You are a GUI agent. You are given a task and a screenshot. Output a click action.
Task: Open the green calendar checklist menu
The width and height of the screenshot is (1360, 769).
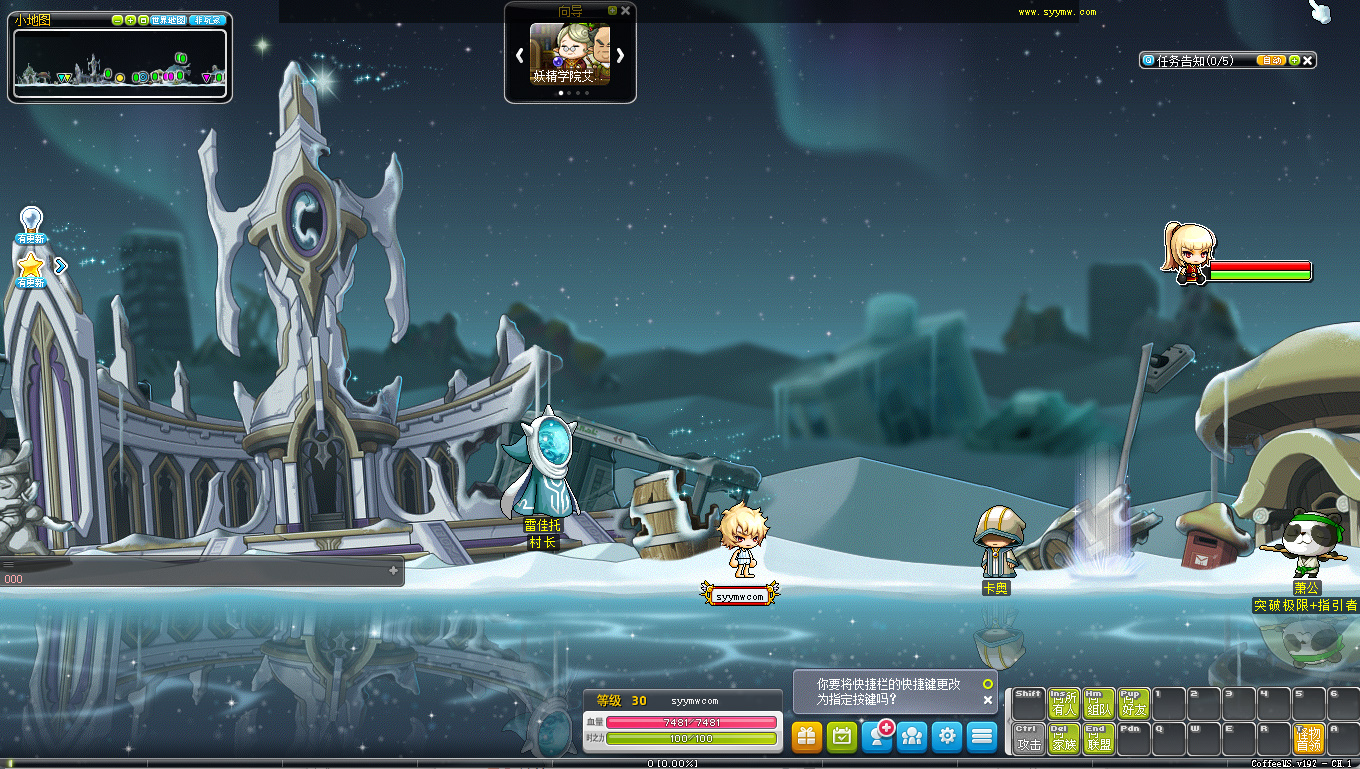pos(842,737)
